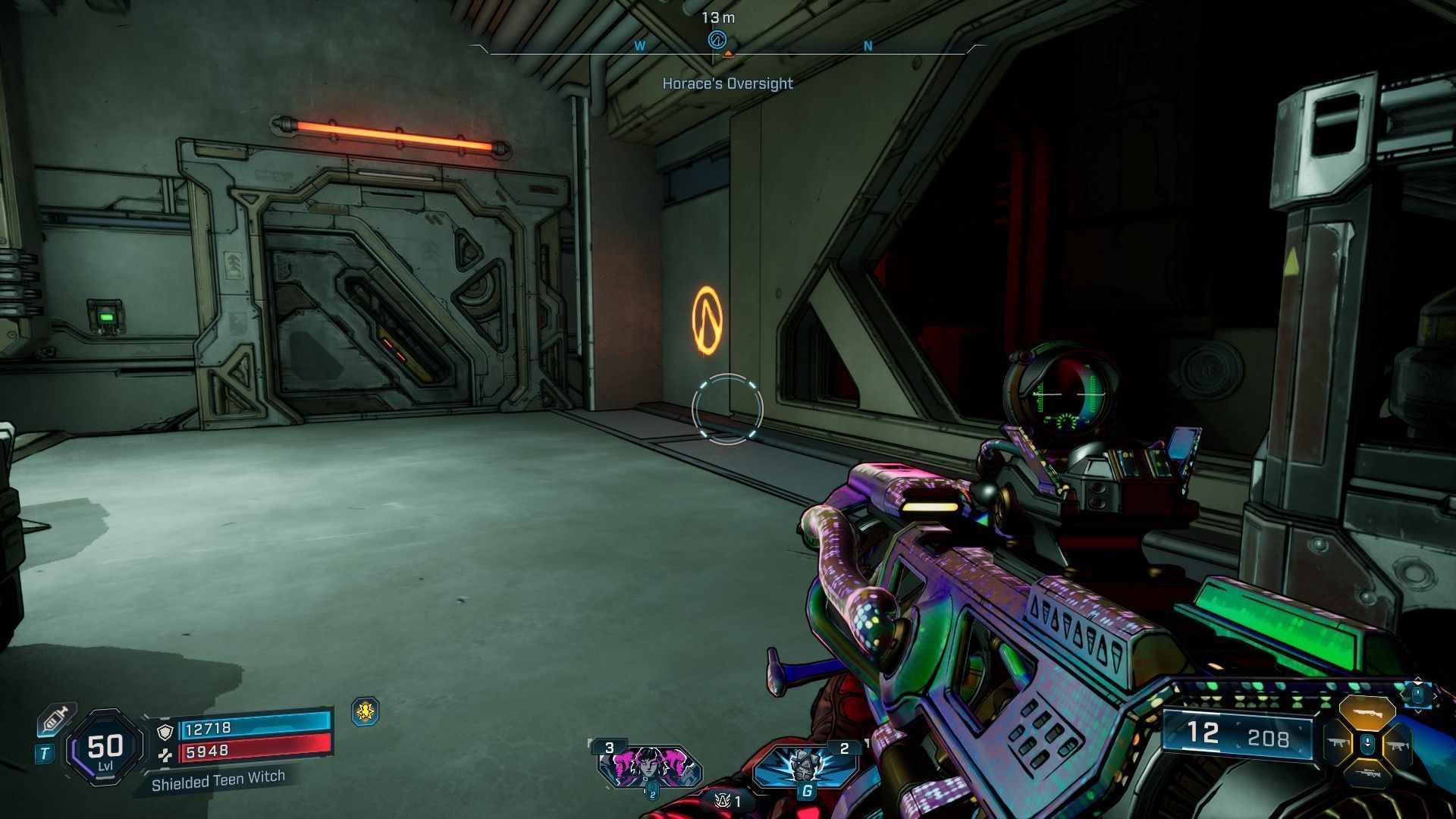
Task: Throw the grenade from the ordnance slot
Action: (805, 764)
